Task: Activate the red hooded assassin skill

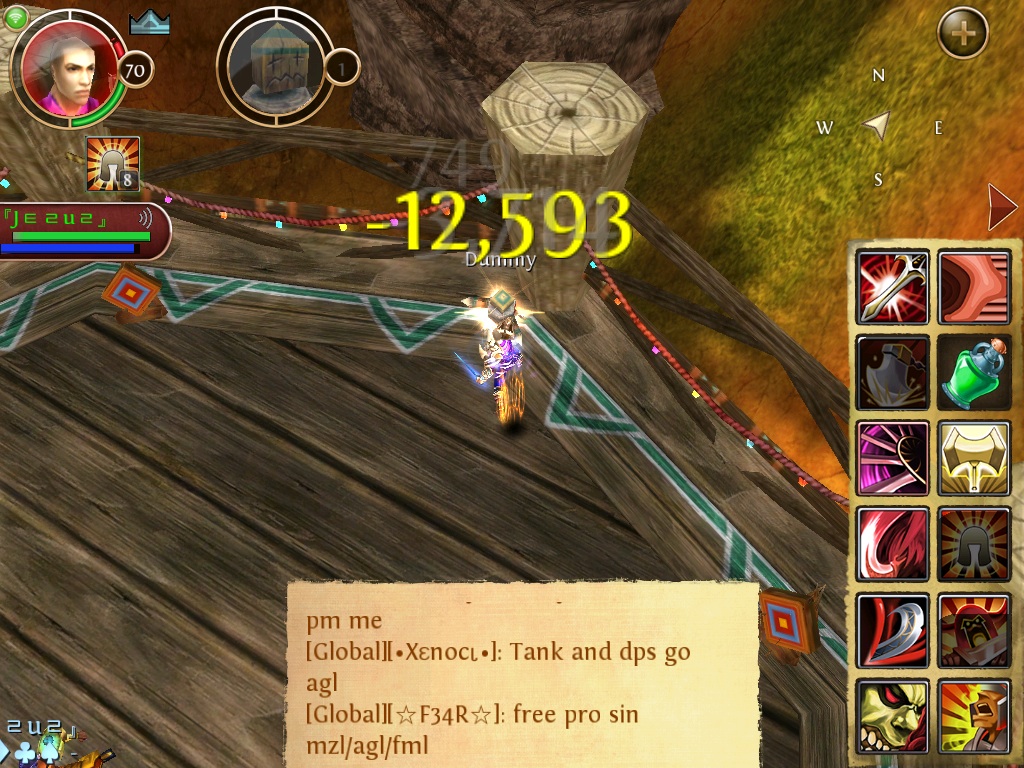Action: (974, 631)
